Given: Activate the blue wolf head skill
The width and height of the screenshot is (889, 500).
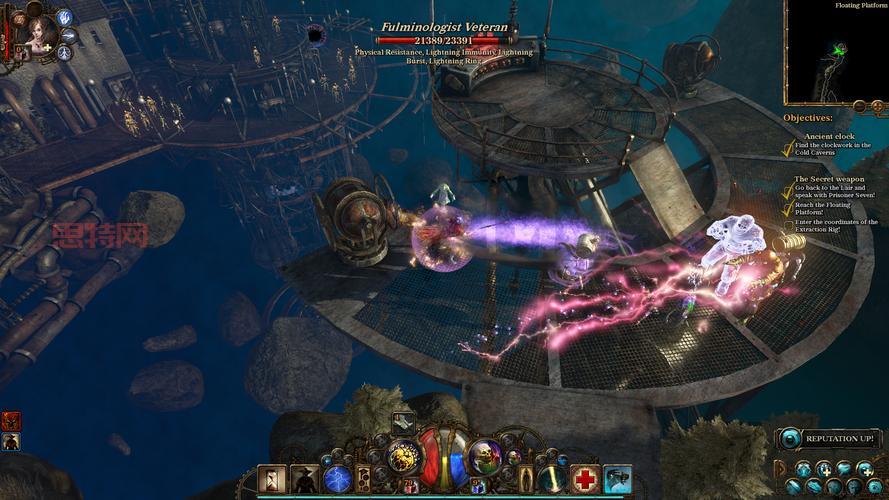Looking at the screenshot, I should point(618,479).
